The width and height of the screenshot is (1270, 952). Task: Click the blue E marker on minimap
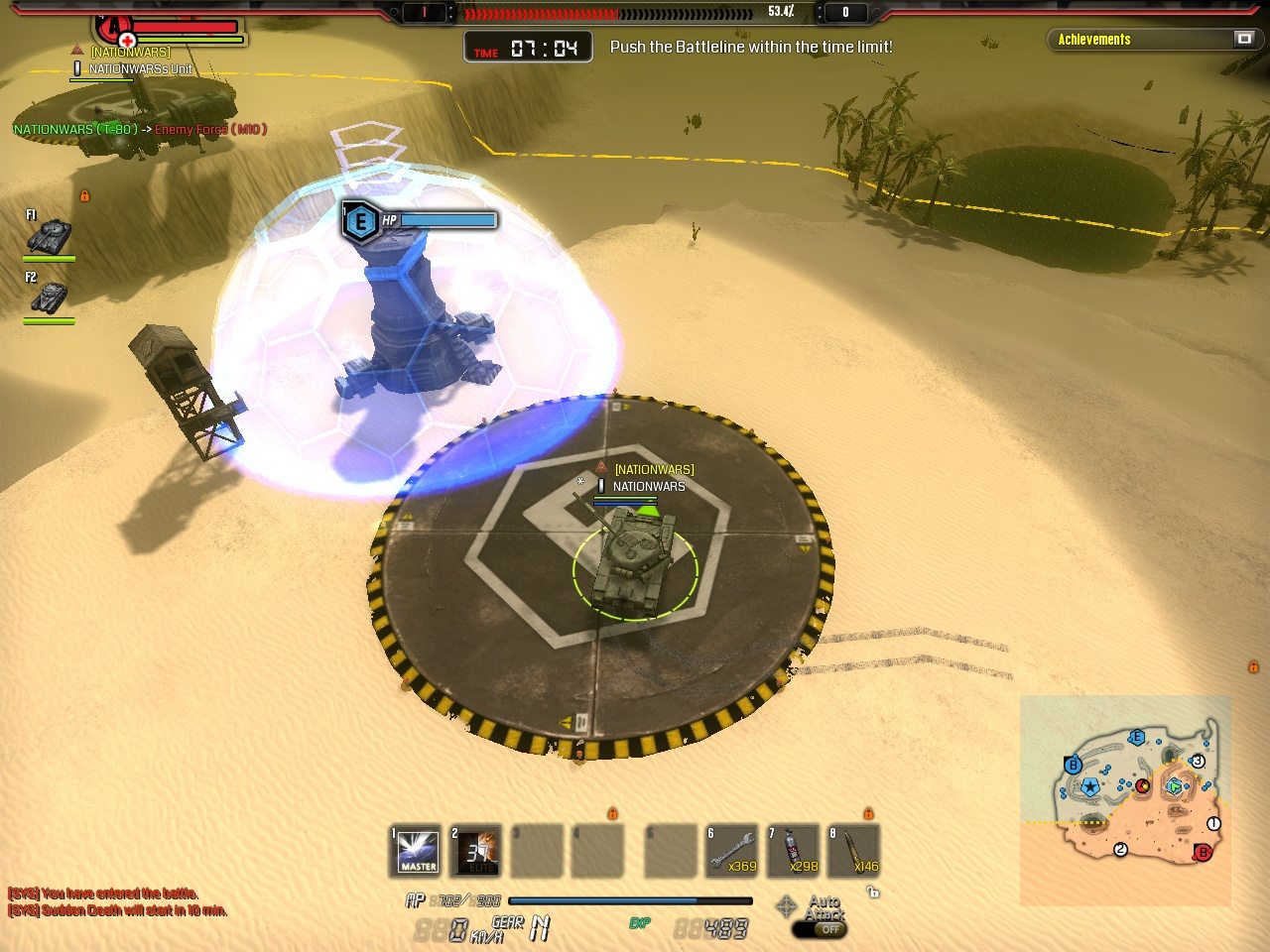coord(1137,738)
